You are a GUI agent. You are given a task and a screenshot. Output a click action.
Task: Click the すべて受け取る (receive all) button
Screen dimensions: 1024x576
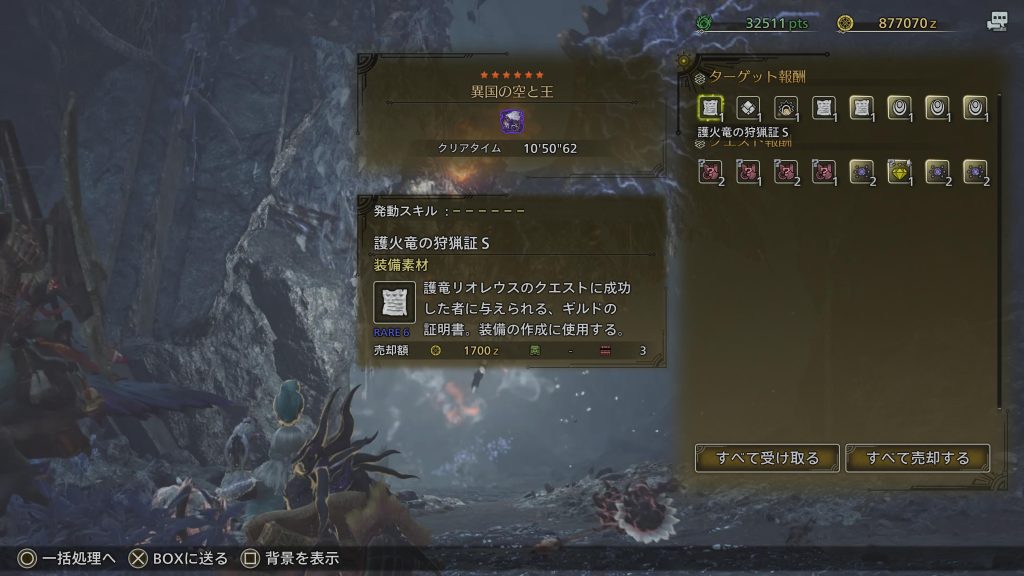pyautogui.click(x=767, y=458)
